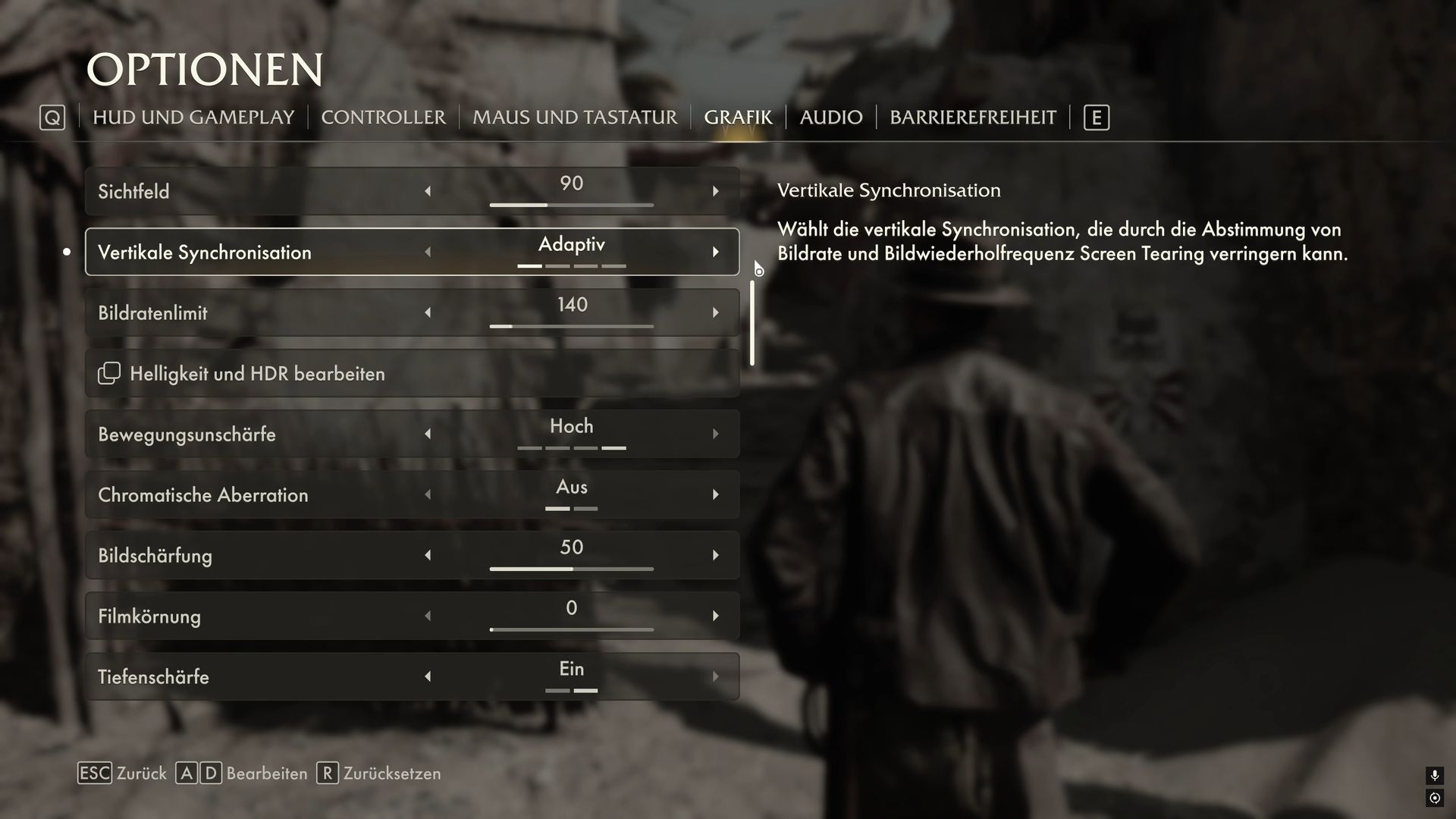1456x819 pixels.
Task: Switch to the Barrierefreiheit tab
Action: [x=972, y=118]
